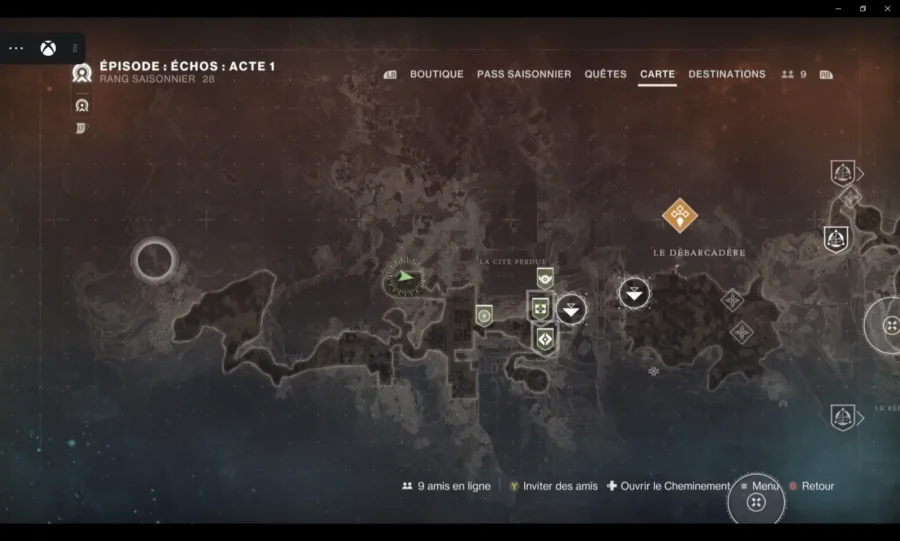Image resolution: width=900 pixels, height=541 pixels.
Task: Open the Épisode : Échos : Acte 1 banner
Action: pos(187,67)
